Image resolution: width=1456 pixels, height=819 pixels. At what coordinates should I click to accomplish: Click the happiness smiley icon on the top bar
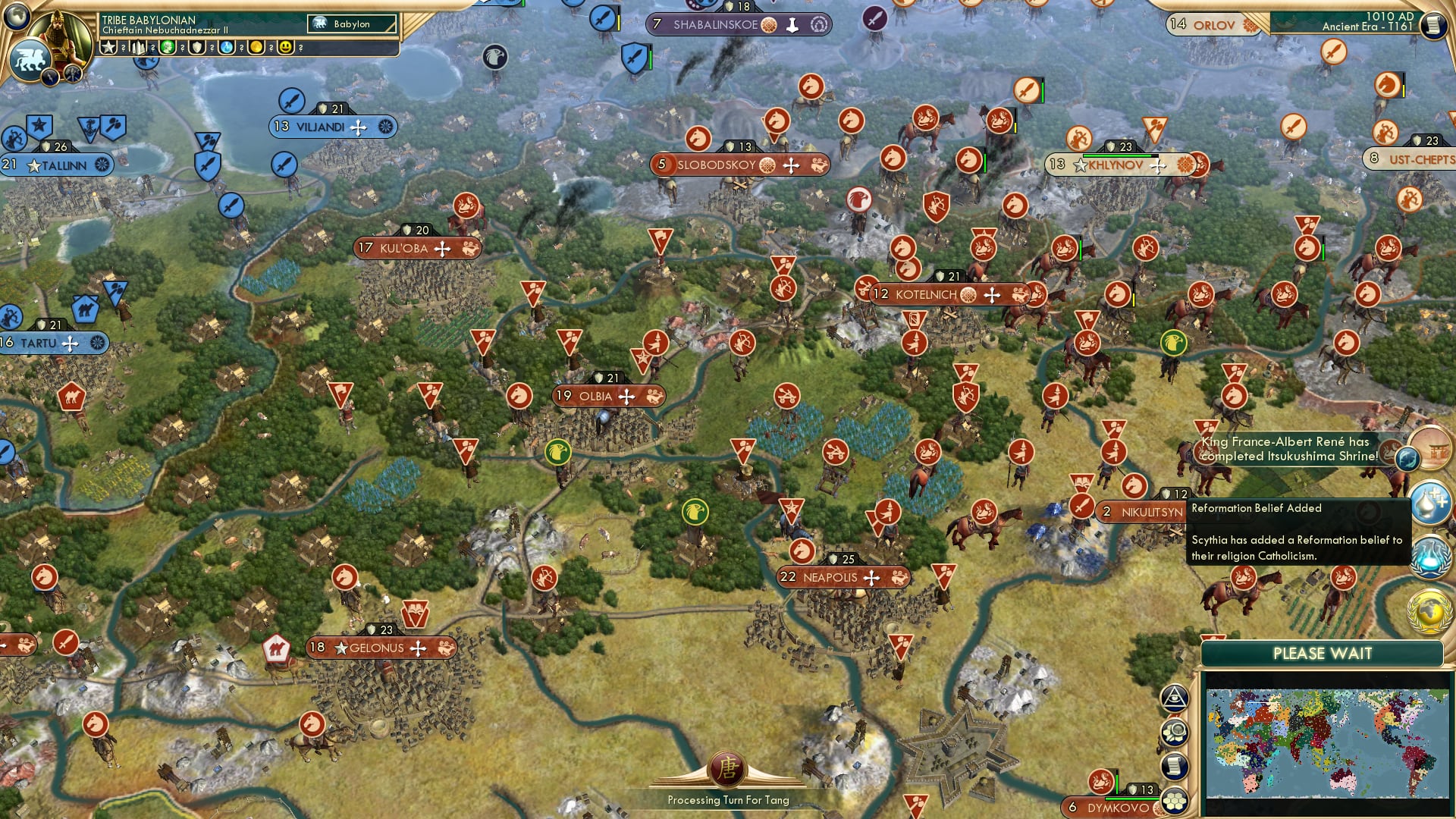[x=284, y=48]
